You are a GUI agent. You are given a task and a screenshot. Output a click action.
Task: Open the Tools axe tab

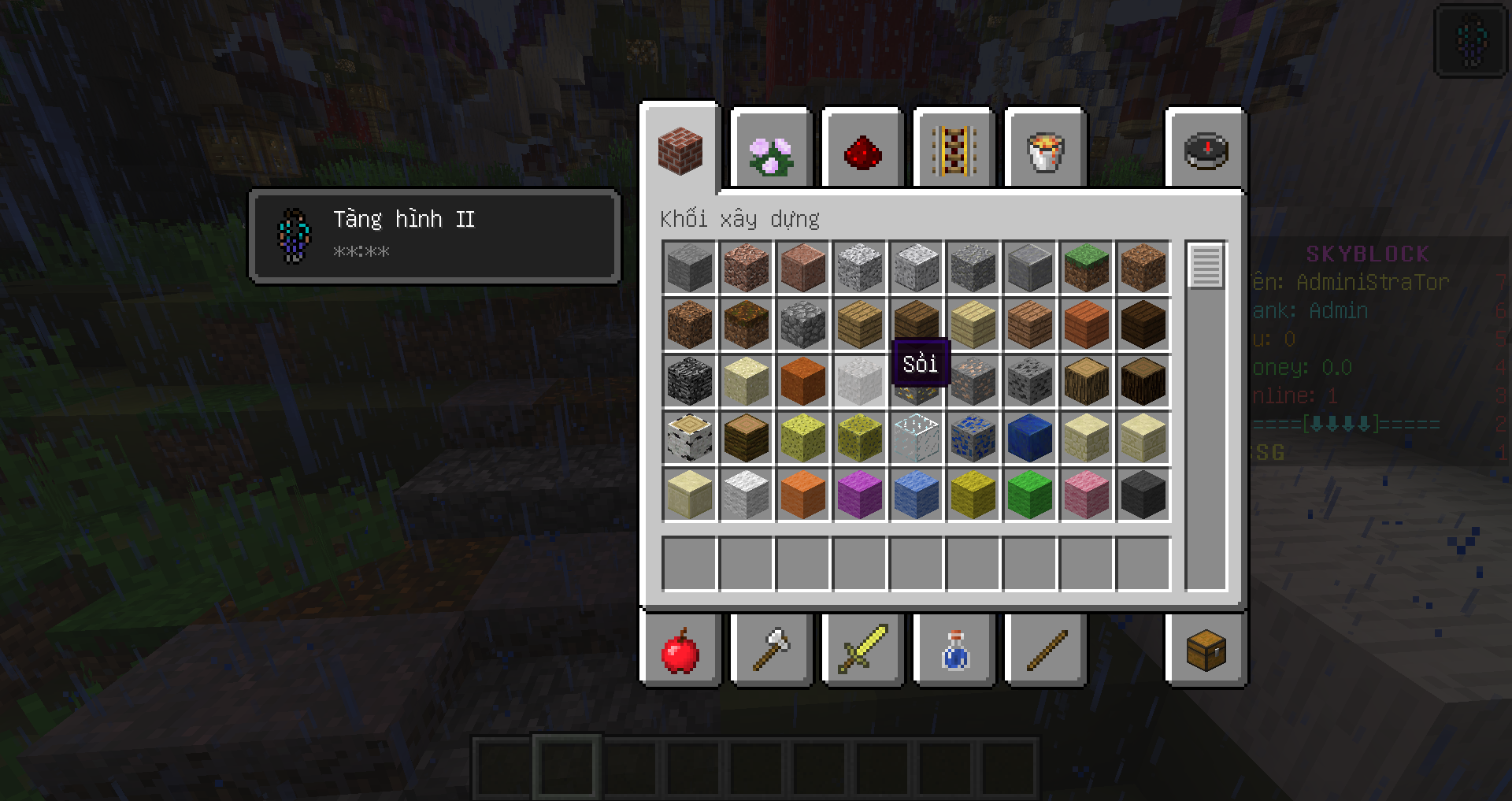click(771, 651)
